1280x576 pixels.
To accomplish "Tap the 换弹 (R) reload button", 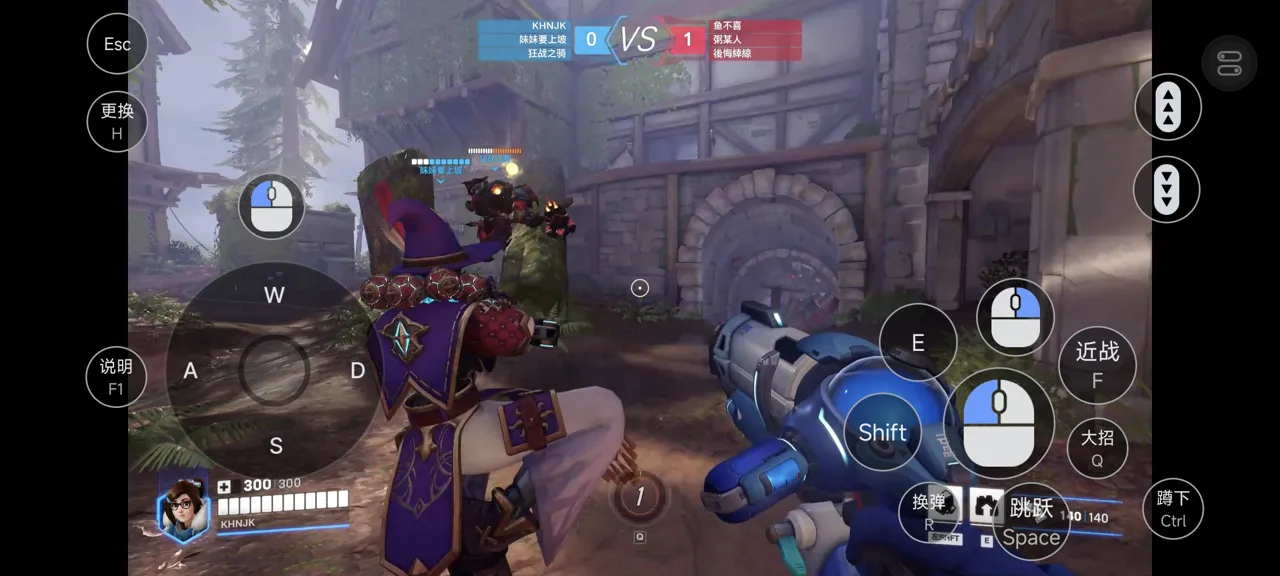I will click(929, 512).
